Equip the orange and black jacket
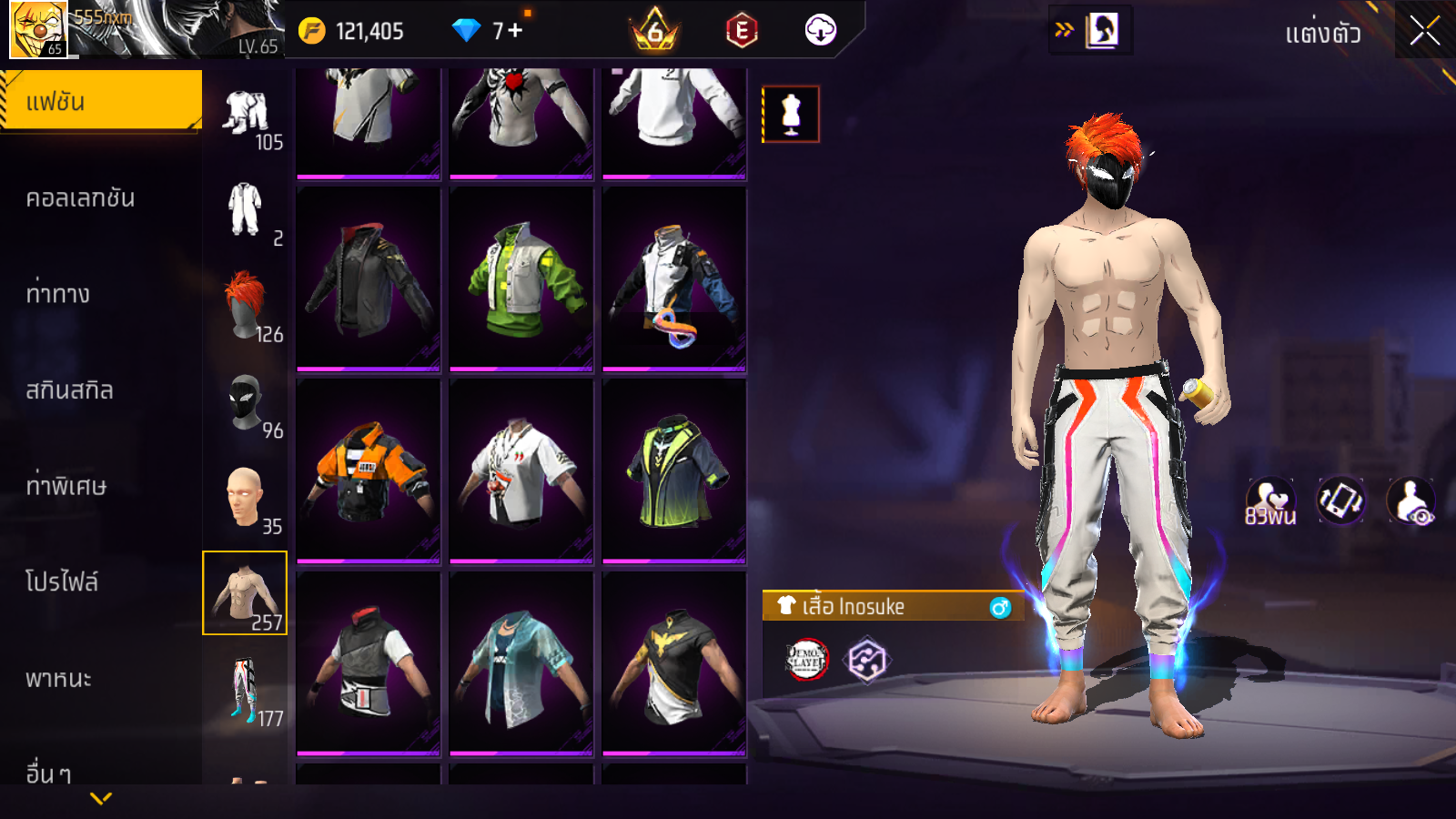Viewport: 1456px width, 819px height. click(x=369, y=470)
